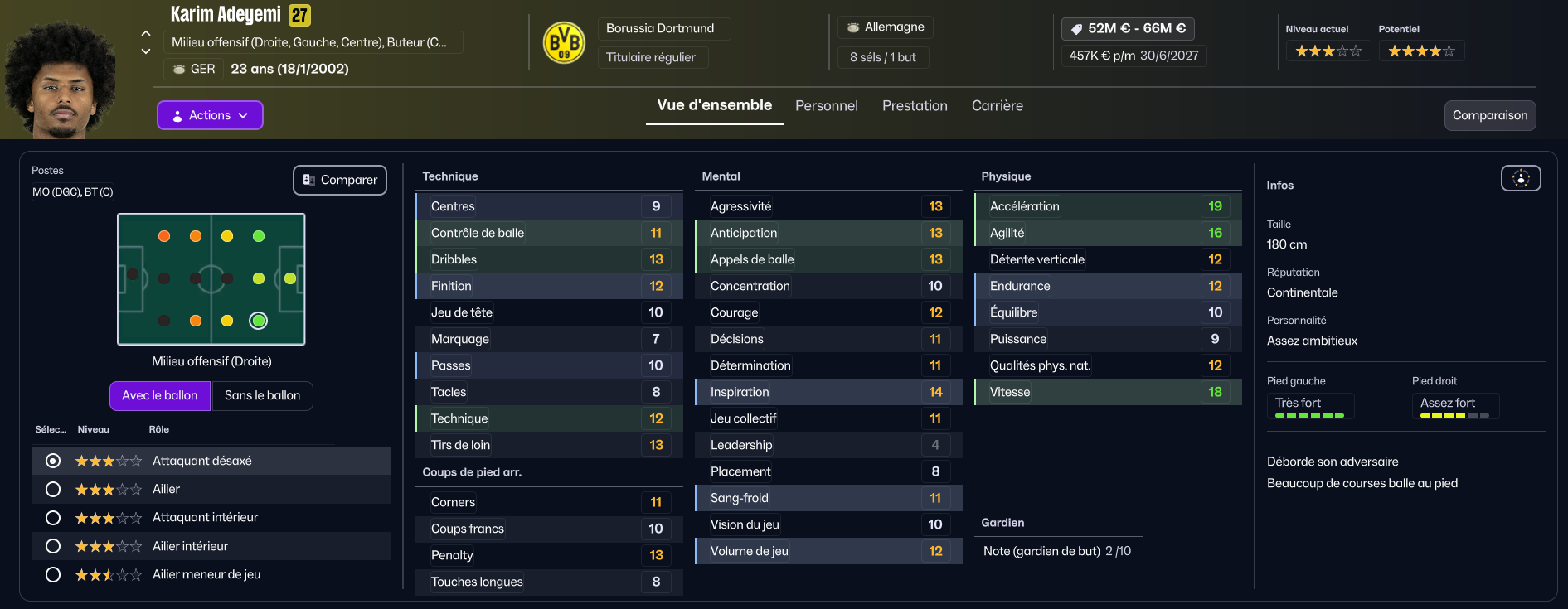Go to the previous player with the up arrow
The image size is (1568, 609).
[x=146, y=34]
